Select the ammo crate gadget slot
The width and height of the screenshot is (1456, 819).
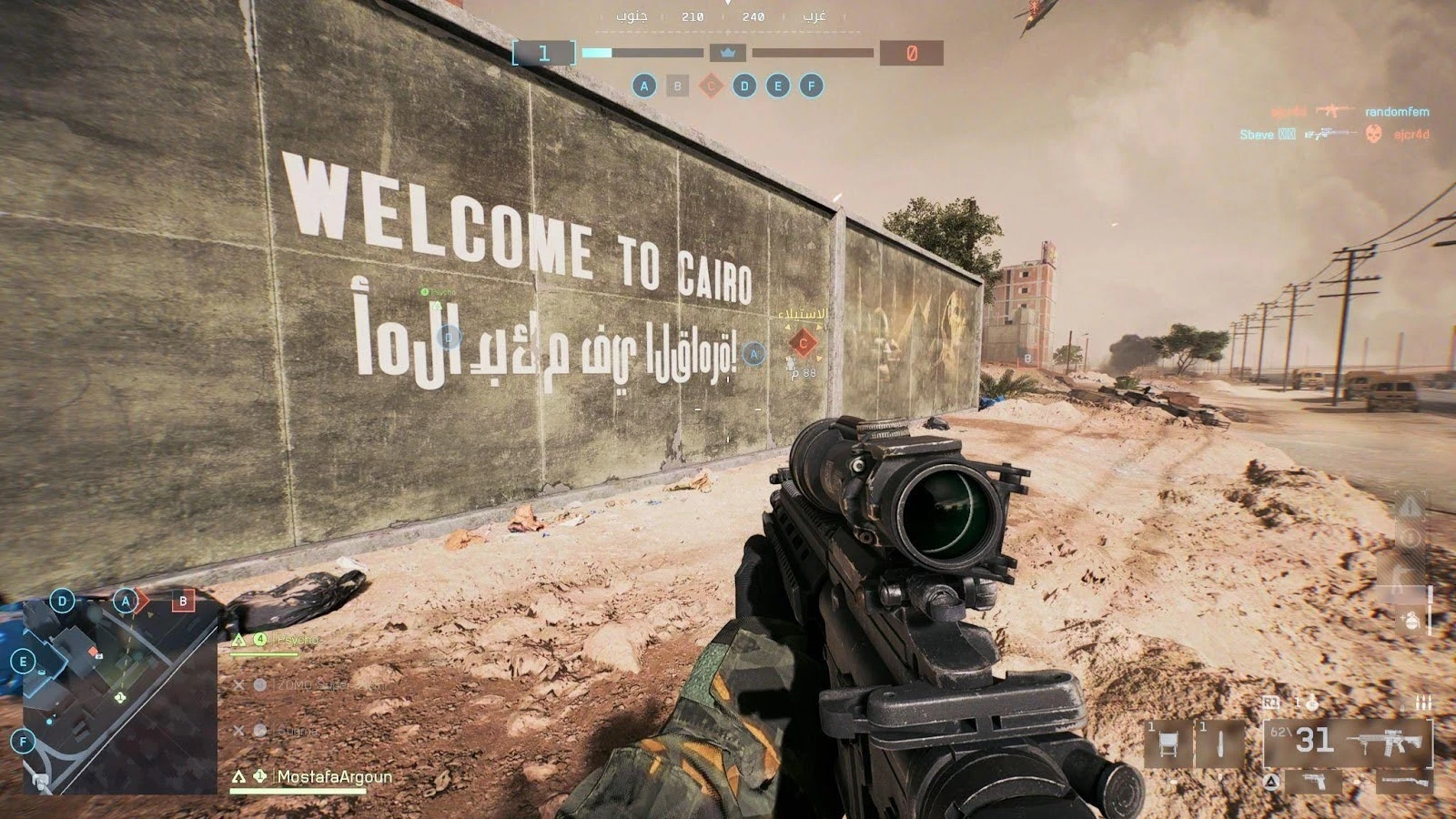click(1168, 744)
